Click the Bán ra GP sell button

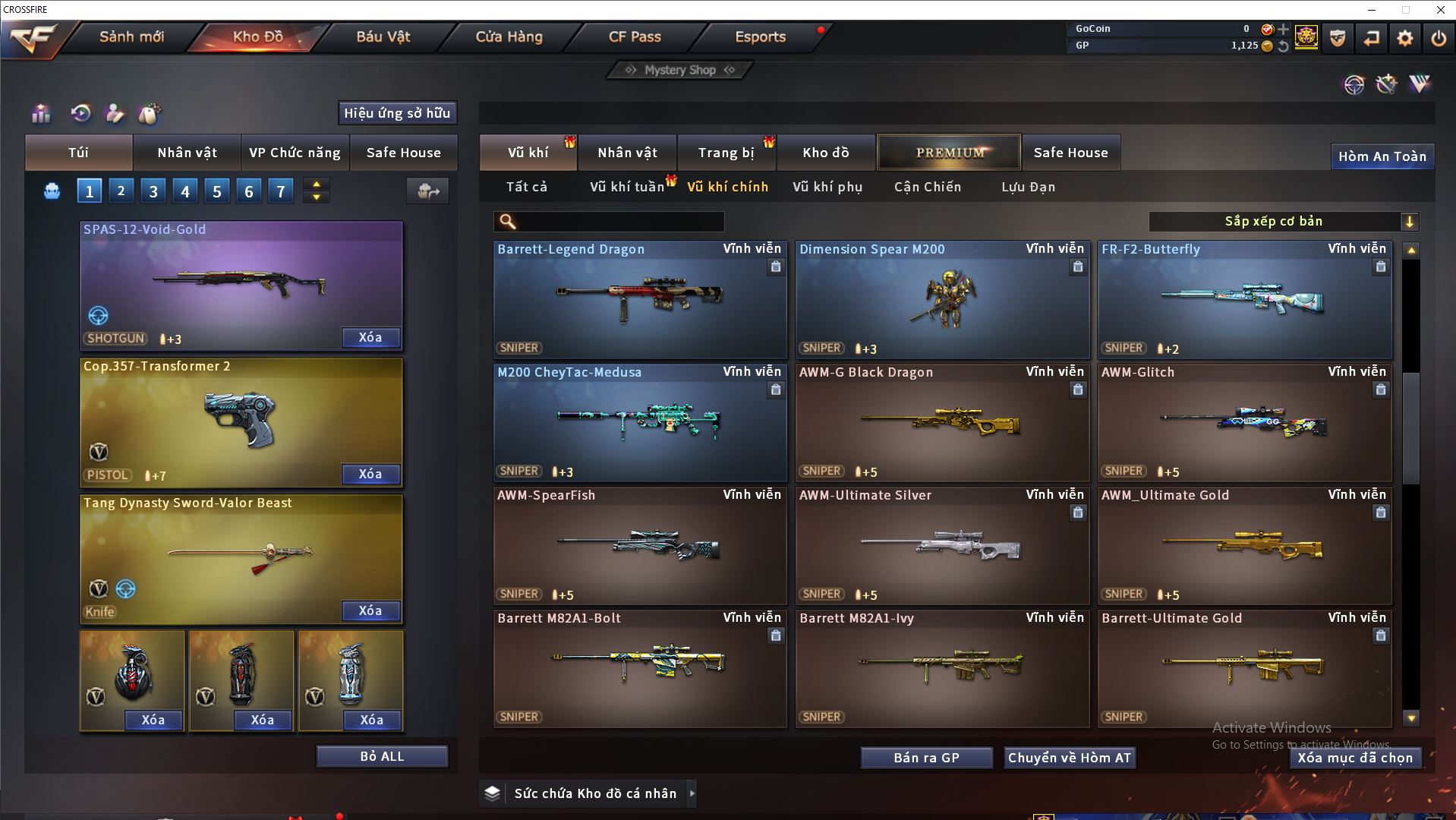(x=926, y=758)
